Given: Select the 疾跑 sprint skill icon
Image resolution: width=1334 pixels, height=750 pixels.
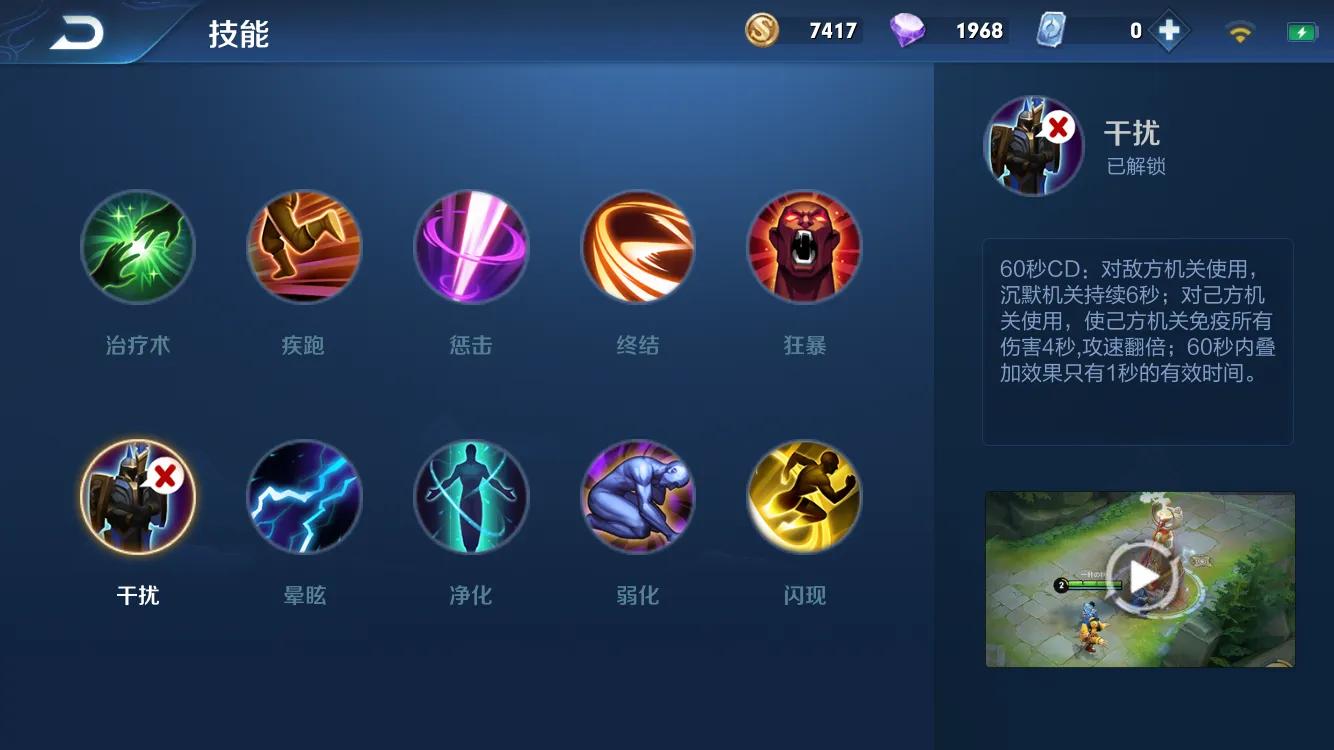Looking at the screenshot, I should (x=305, y=246).
